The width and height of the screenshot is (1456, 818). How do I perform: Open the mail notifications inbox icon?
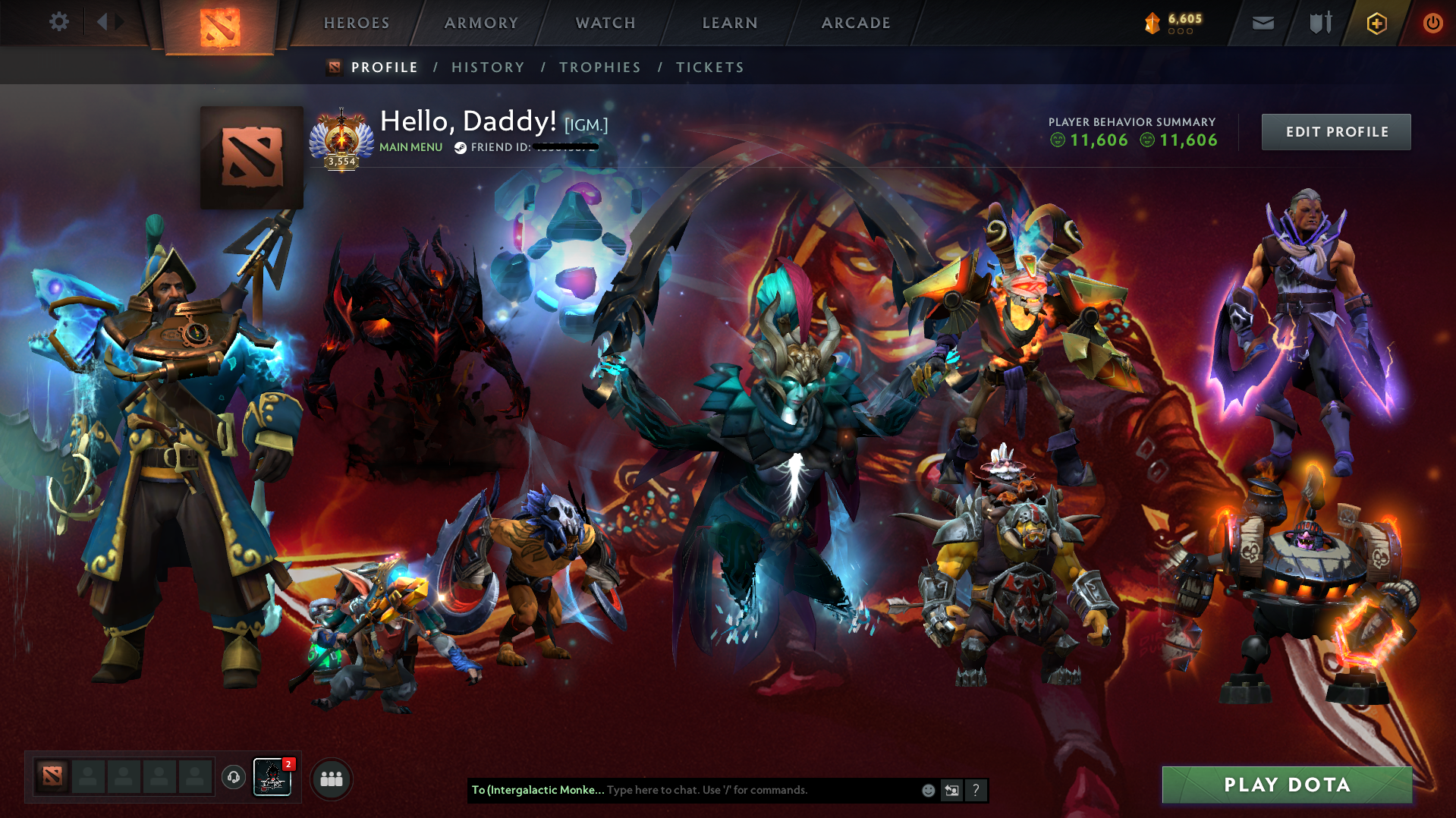[x=1262, y=23]
